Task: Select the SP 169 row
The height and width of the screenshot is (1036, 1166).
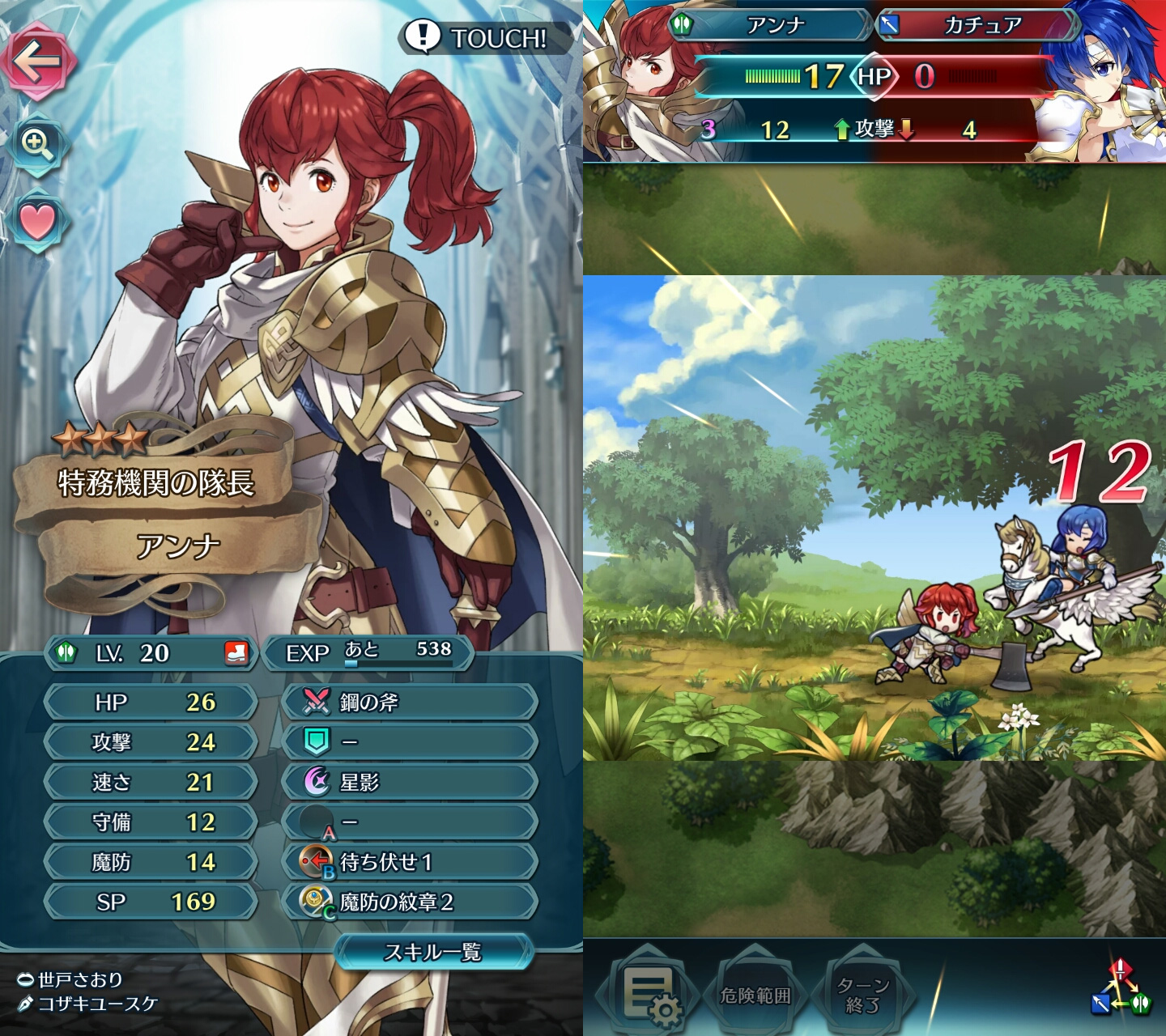Action: 151,902
